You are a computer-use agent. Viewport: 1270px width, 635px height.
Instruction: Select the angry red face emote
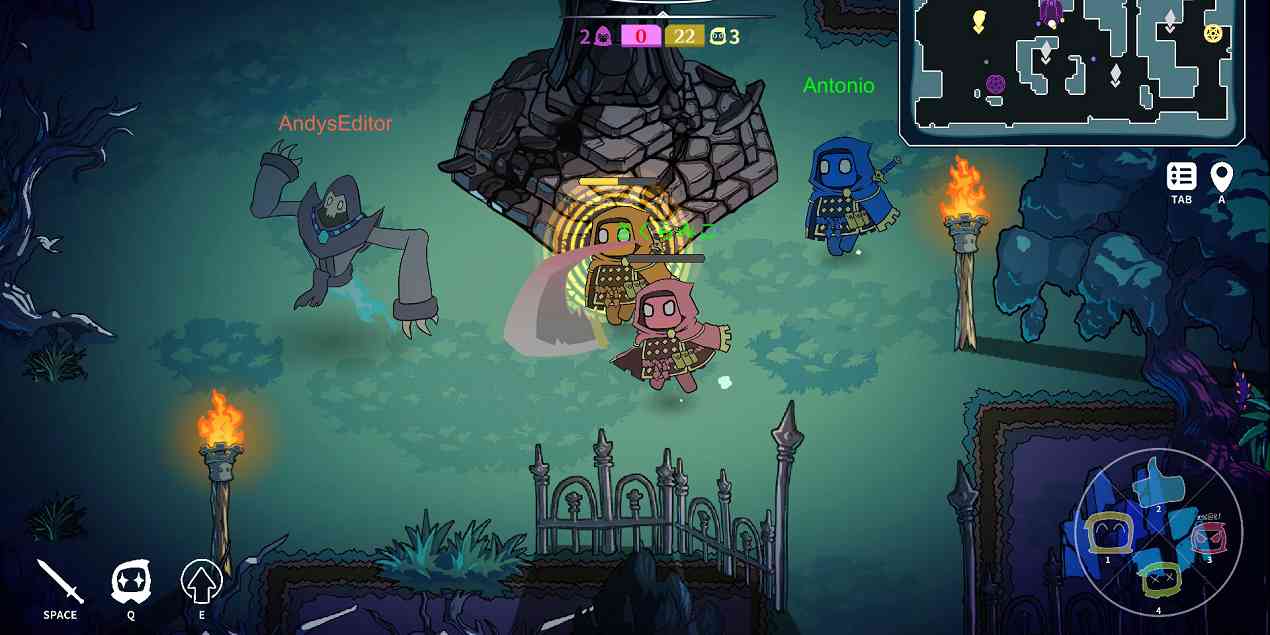pos(1209,538)
